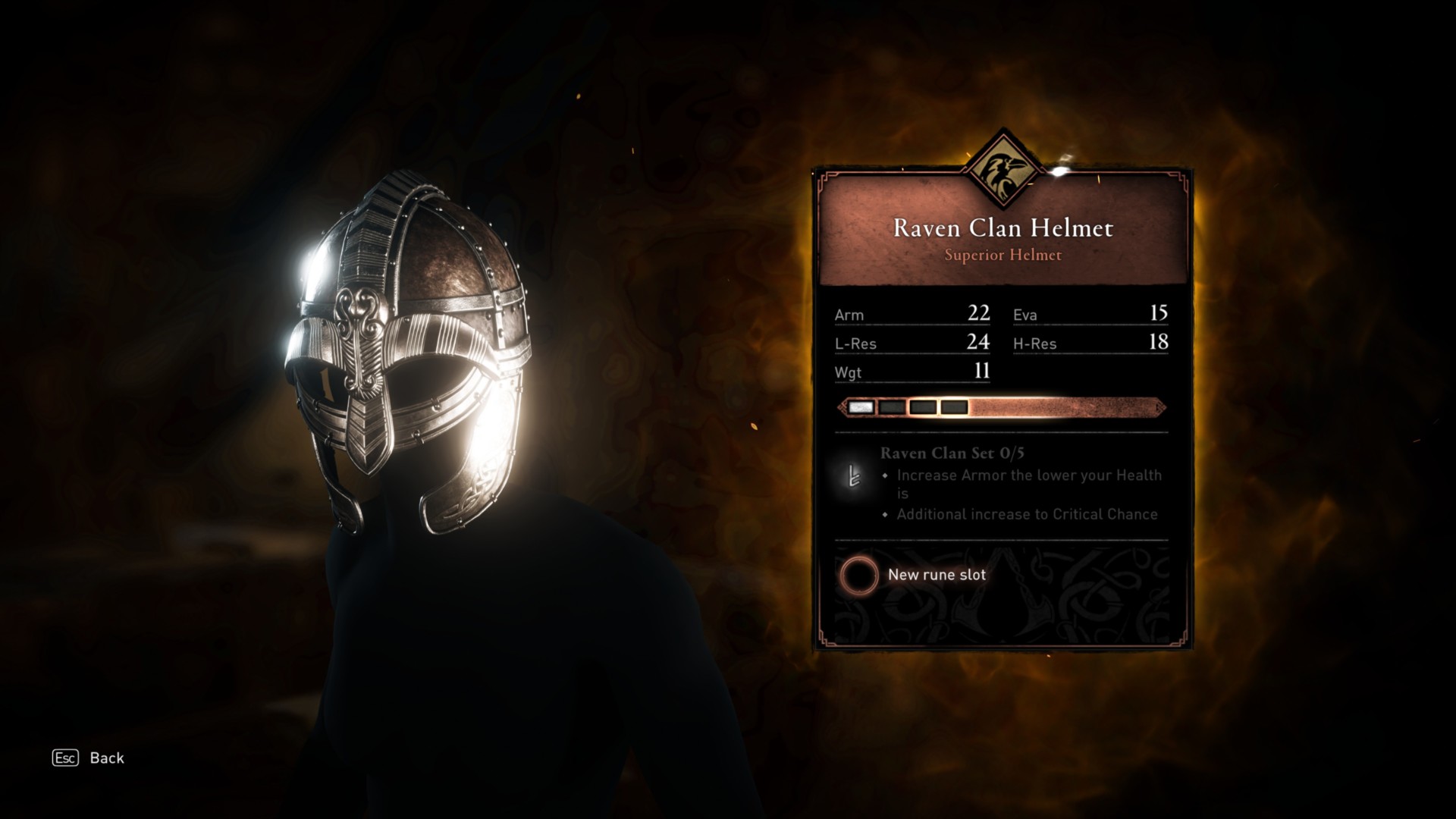
Task: Go back using the Back button
Action: [88, 758]
